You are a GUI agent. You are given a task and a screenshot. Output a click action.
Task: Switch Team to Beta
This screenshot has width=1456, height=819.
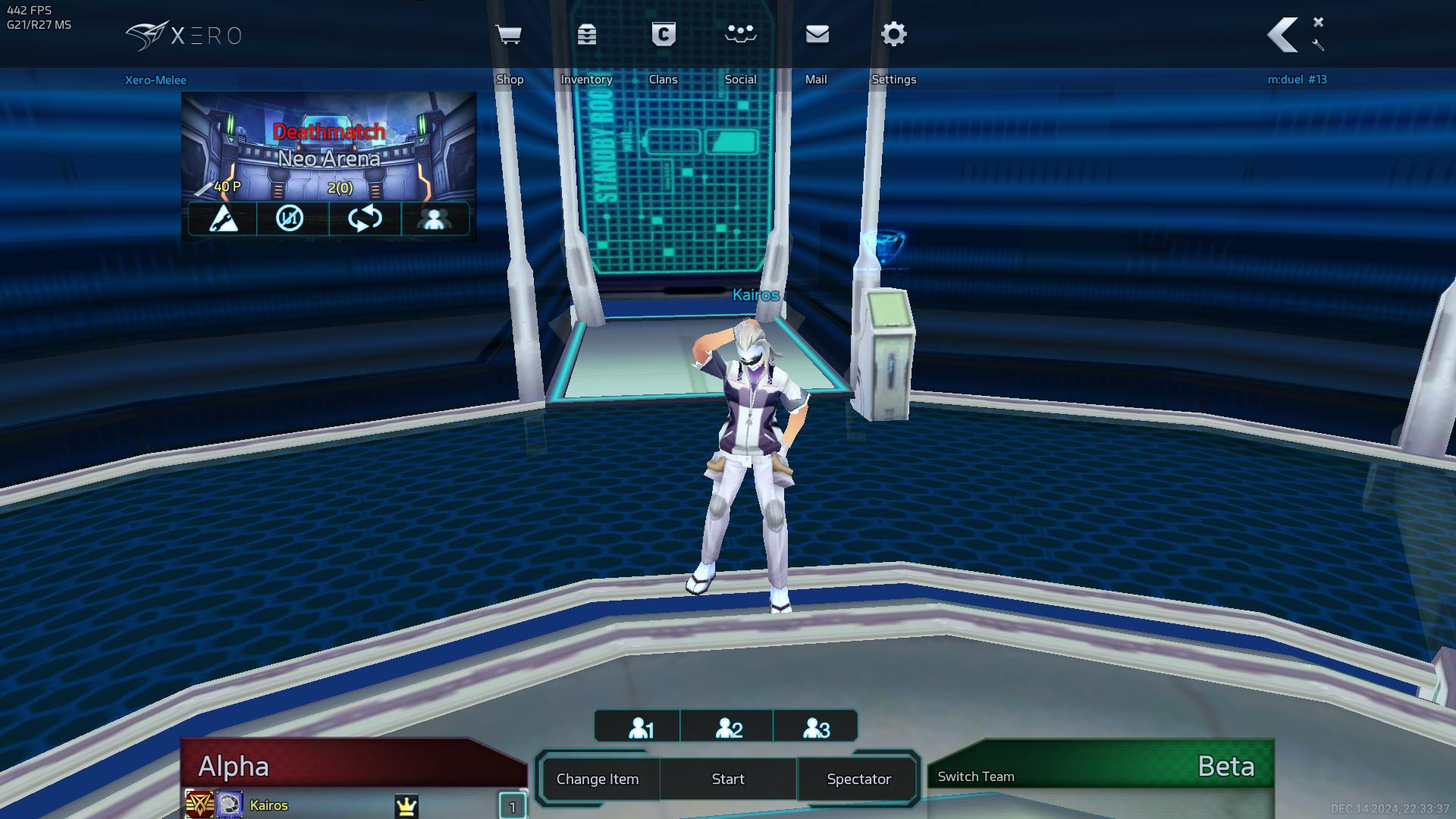click(x=976, y=777)
